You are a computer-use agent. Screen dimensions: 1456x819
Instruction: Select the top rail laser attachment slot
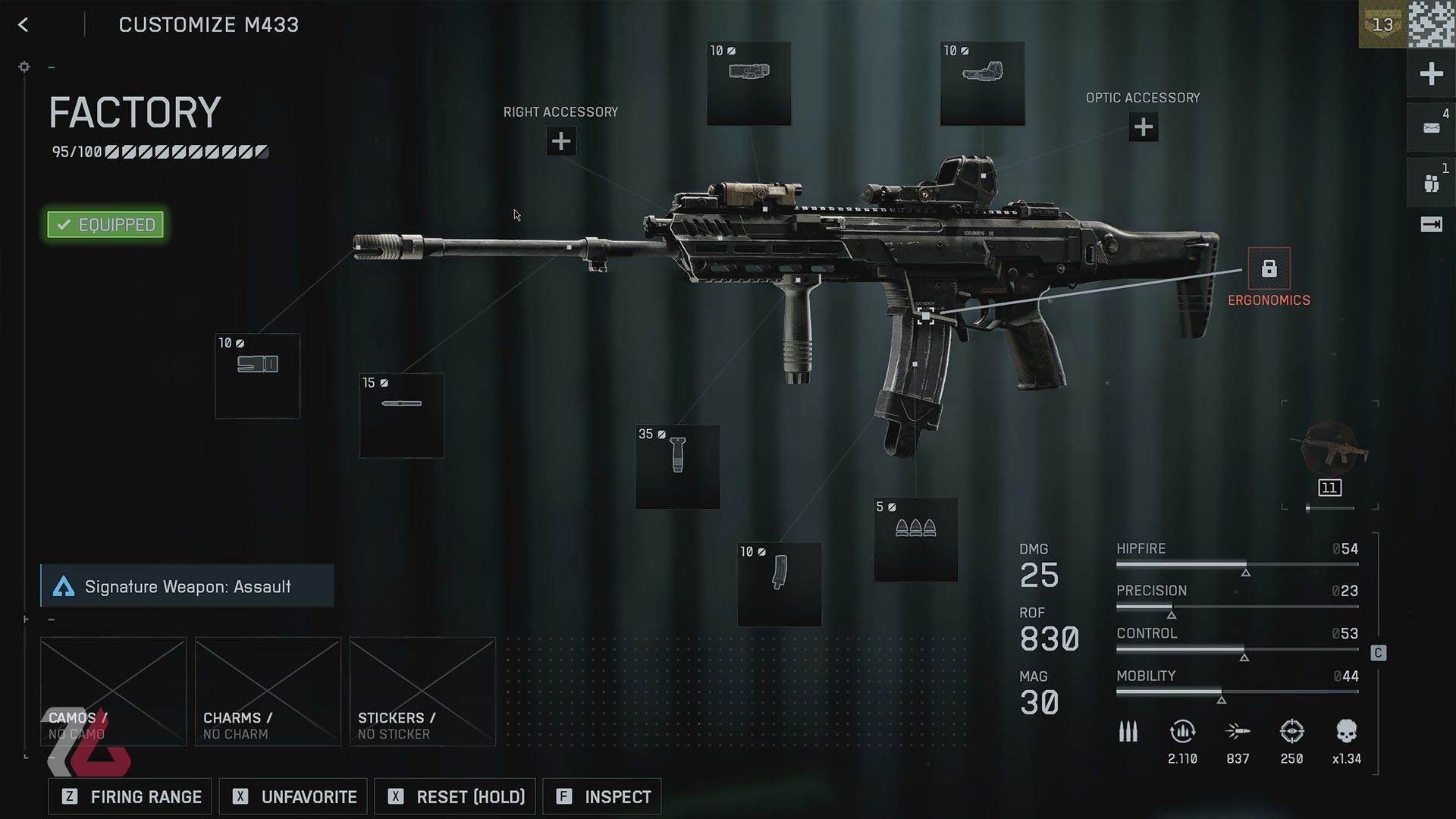pyautogui.click(x=749, y=83)
